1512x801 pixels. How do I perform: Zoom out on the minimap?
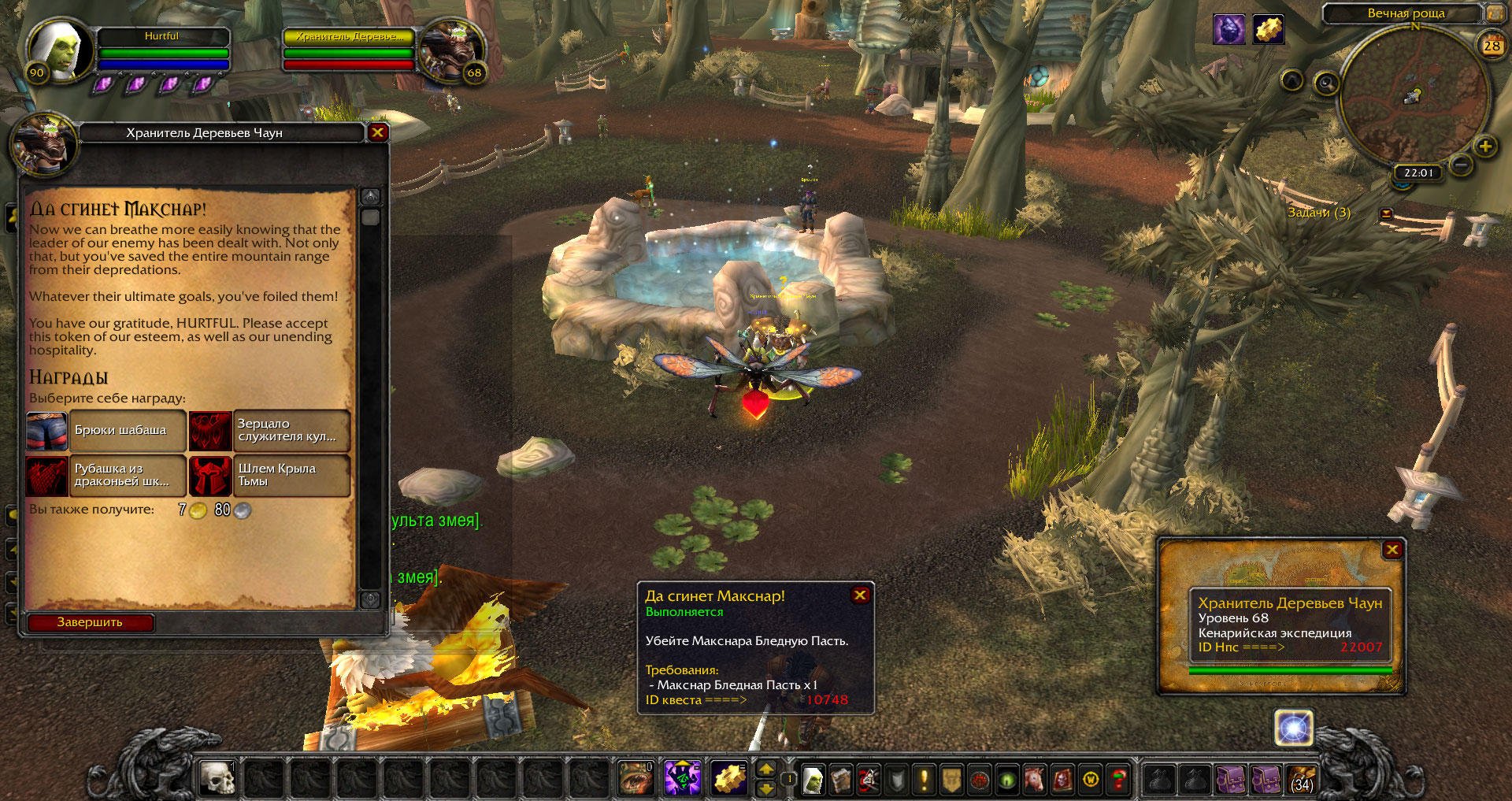[x=1461, y=165]
